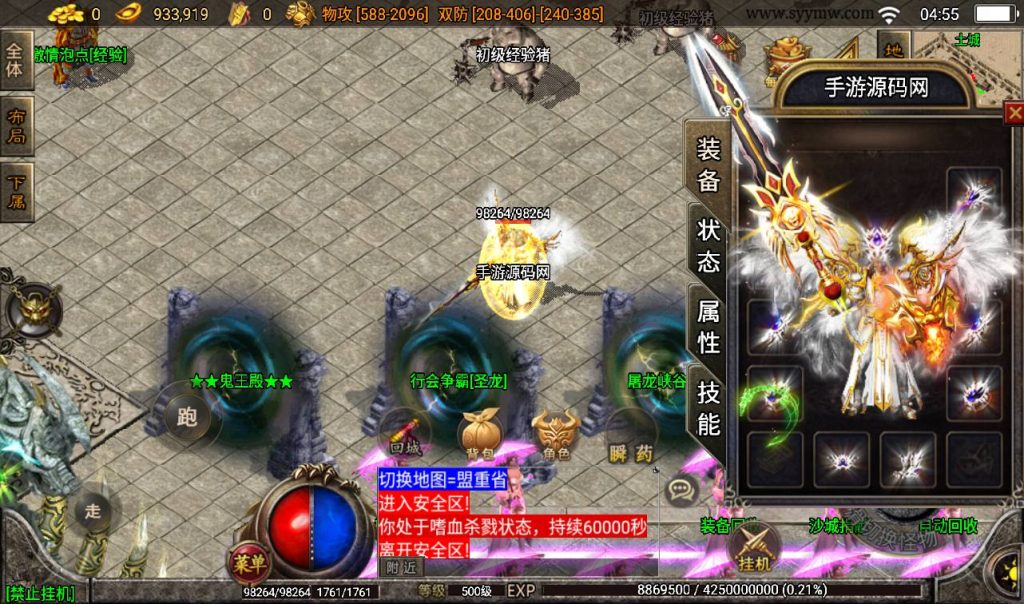The height and width of the screenshot is (604, 1024).
Task: Open the 状态 status tab
Action: 708,246
